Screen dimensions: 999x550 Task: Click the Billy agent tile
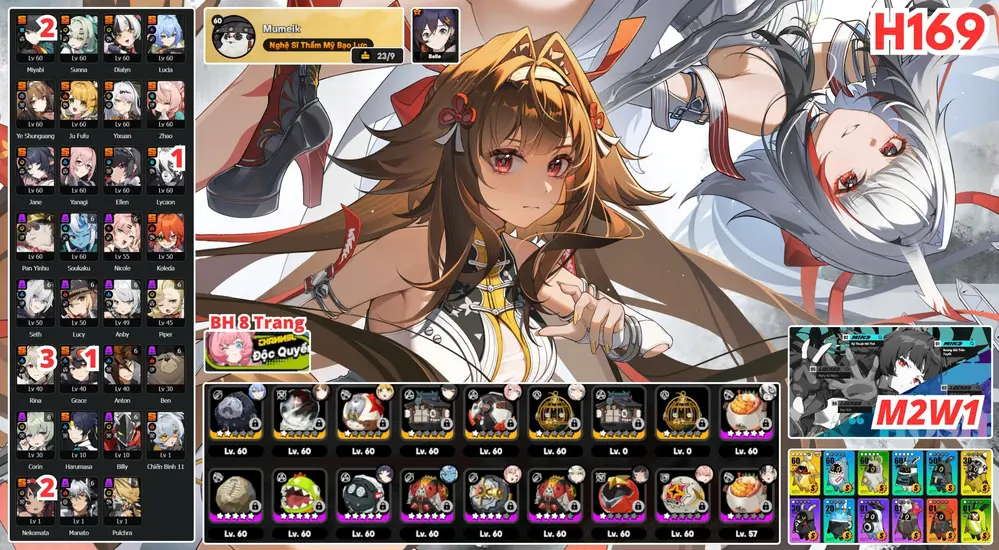tap(120, 431)
